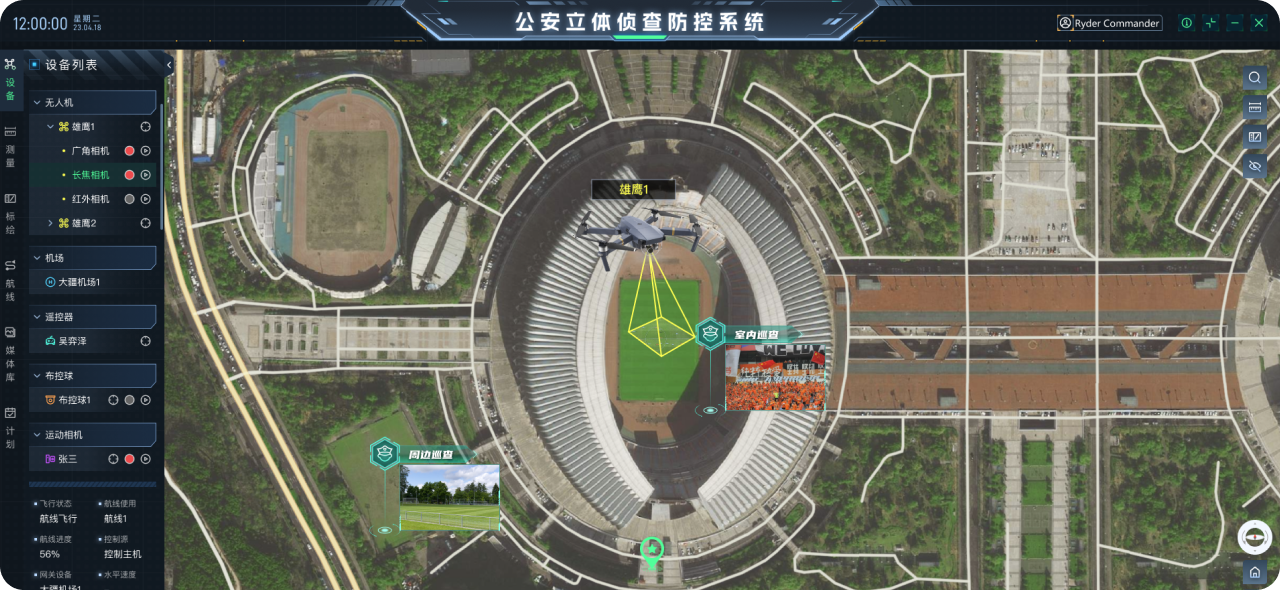Locate remote controller 吴弈泽 with target icon
This screenshot has width=1280, height=590.
[x=145, y=341]
